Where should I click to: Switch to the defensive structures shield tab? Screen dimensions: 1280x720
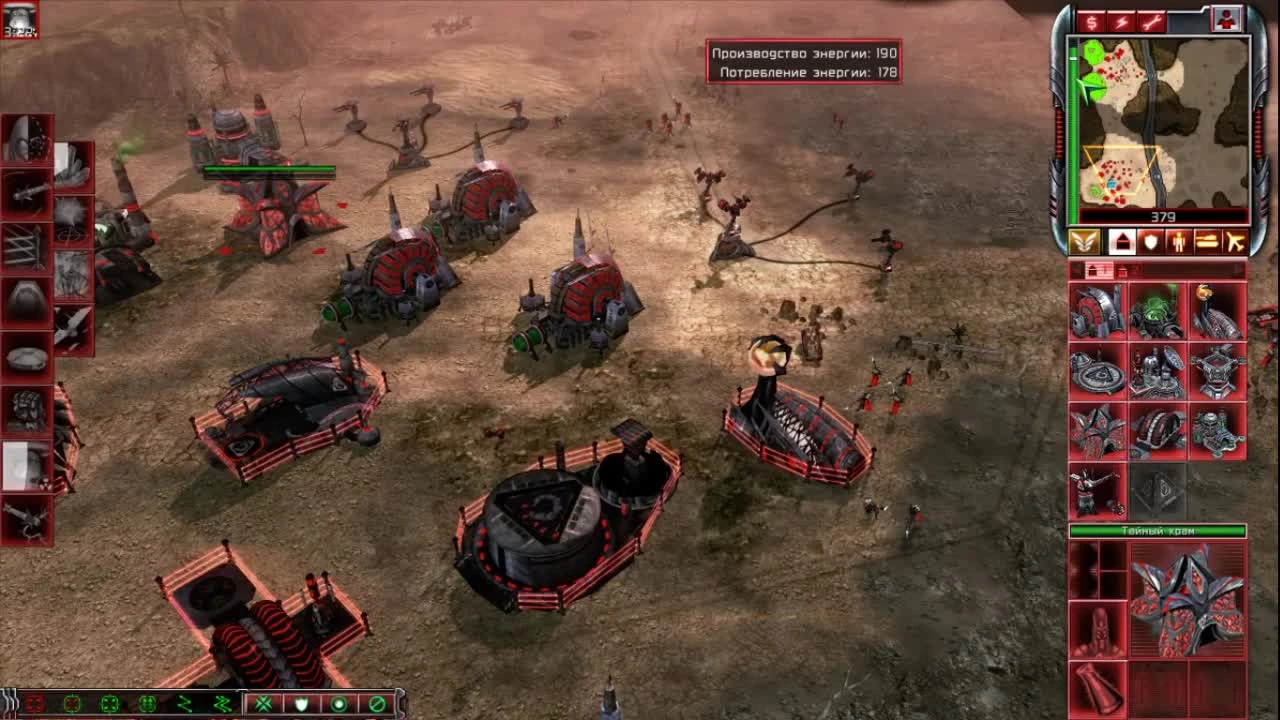(1150, 242)
